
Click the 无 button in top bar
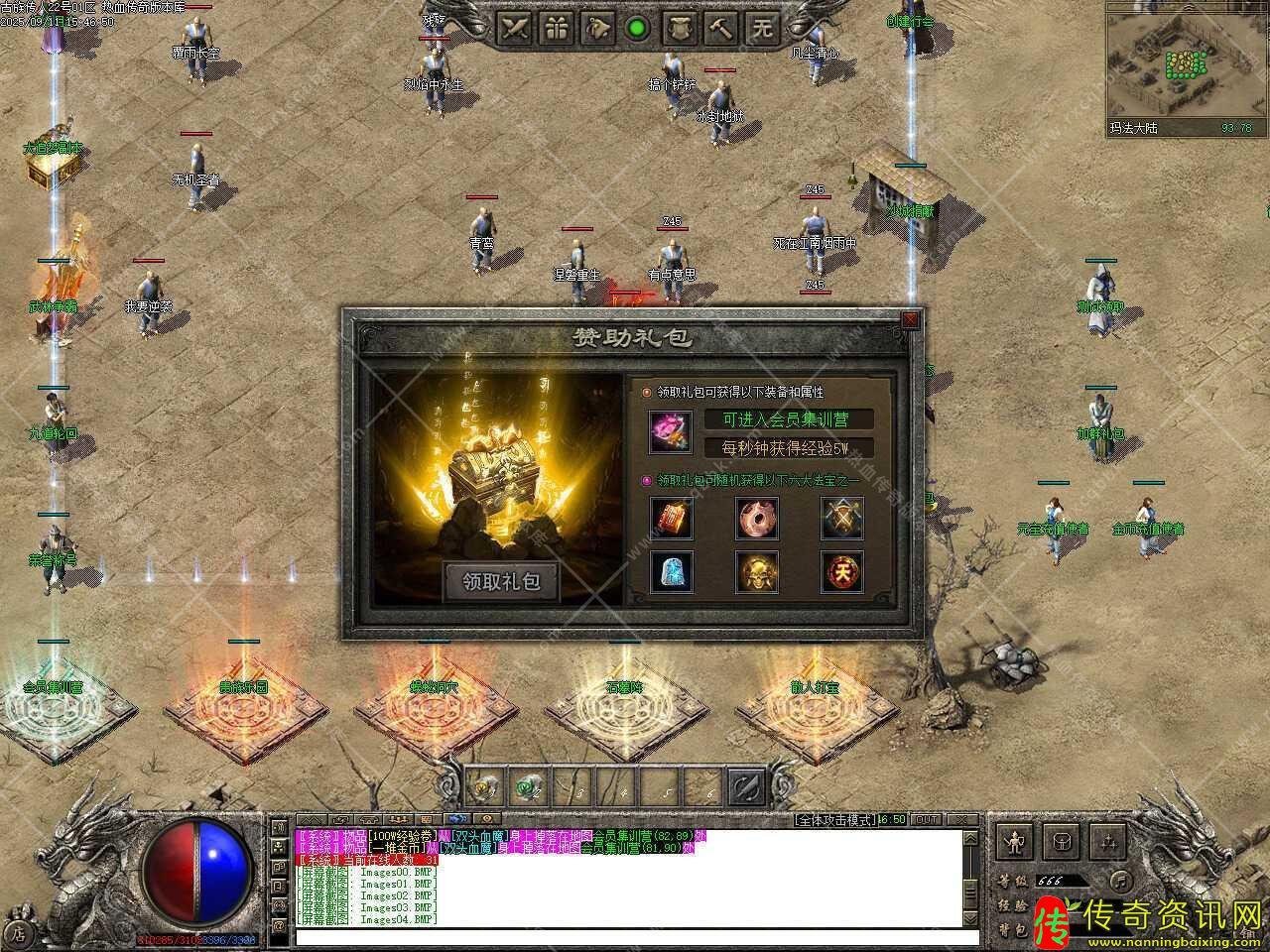[762, 29]
